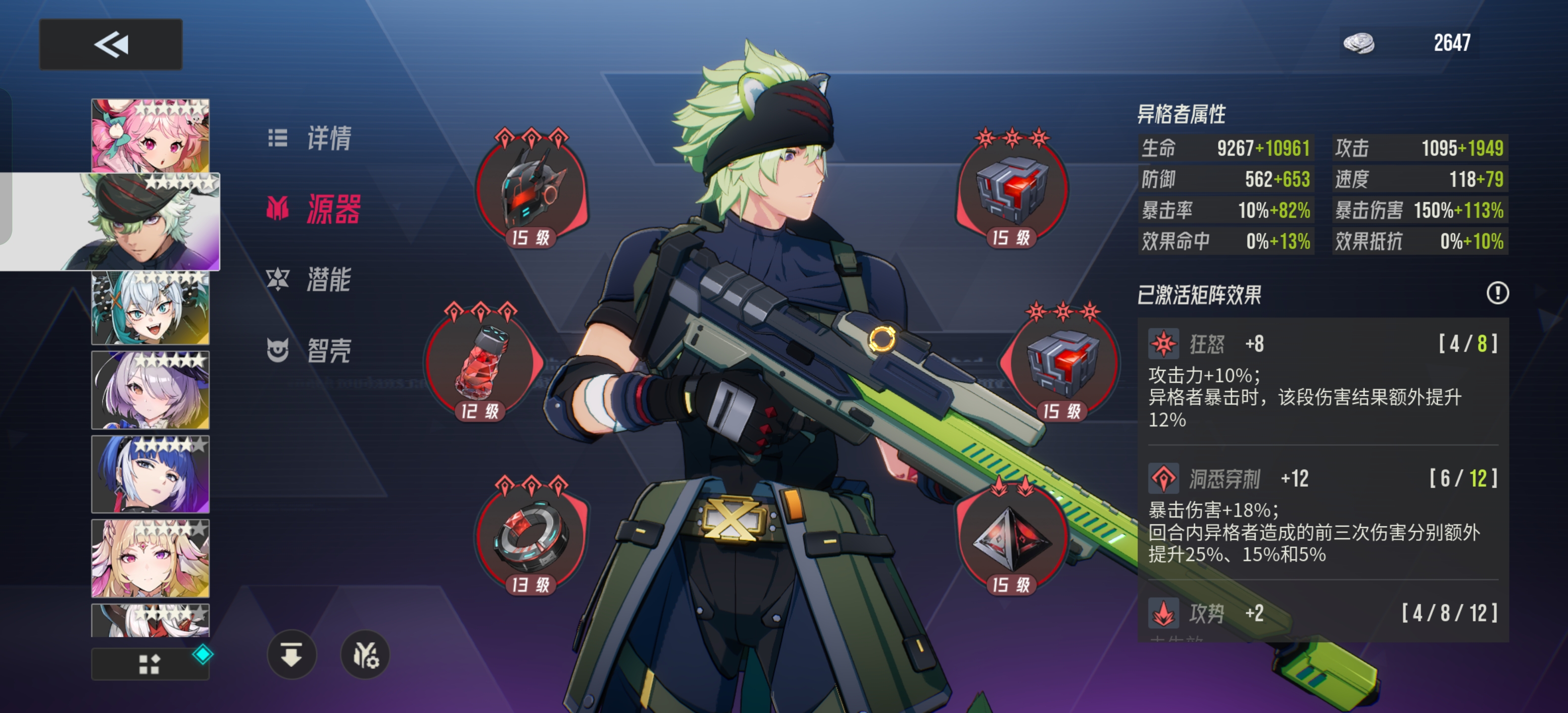Show matrix effect info via exclamation icon
The image size is (1568, 713).
click(x=1497, y=294)
